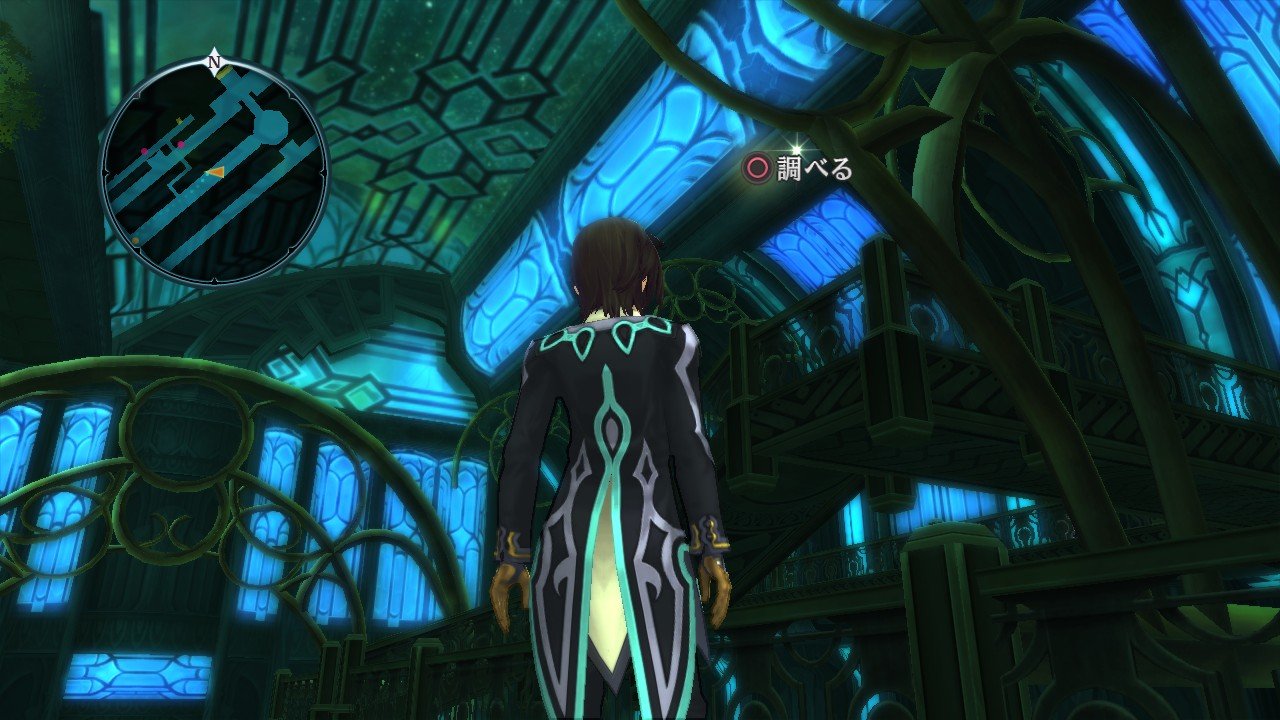Click the west tick mark on the minimap ring
Image resolution: width=1280 pixels, height=720 pixels.
click(x=105, y=173)
